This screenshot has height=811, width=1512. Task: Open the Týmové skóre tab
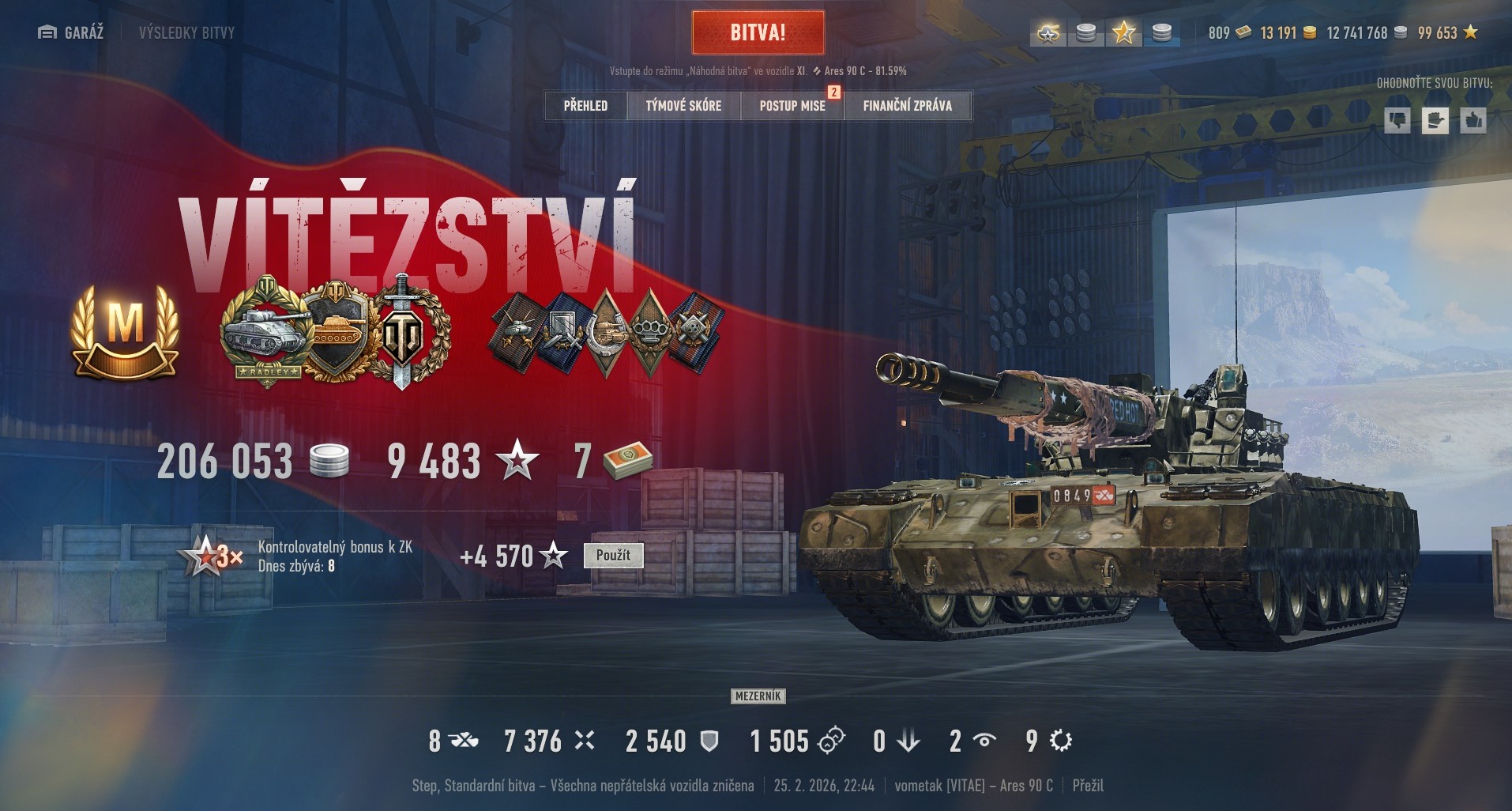click(x=683, y=105)
